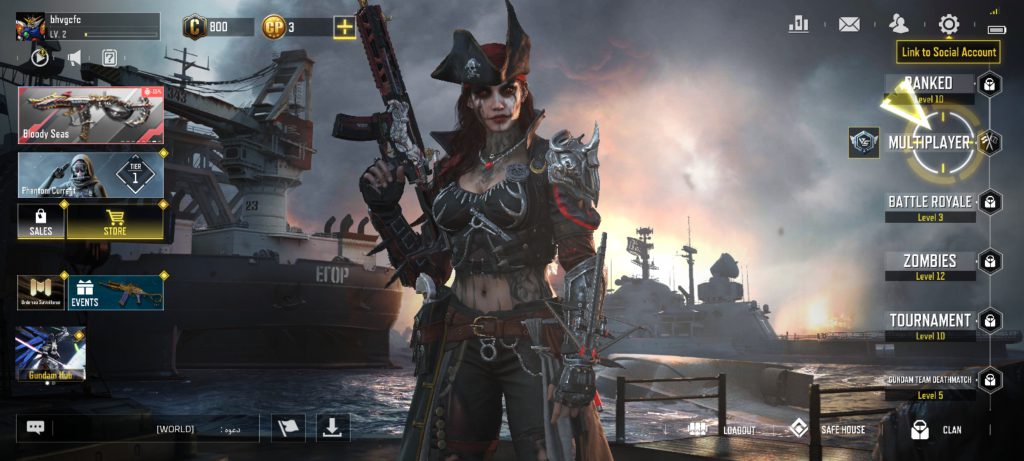Screen dimensions: 1024x461
Task: View the Bloody Seas weapon banner
Action: tap(90, 114)
